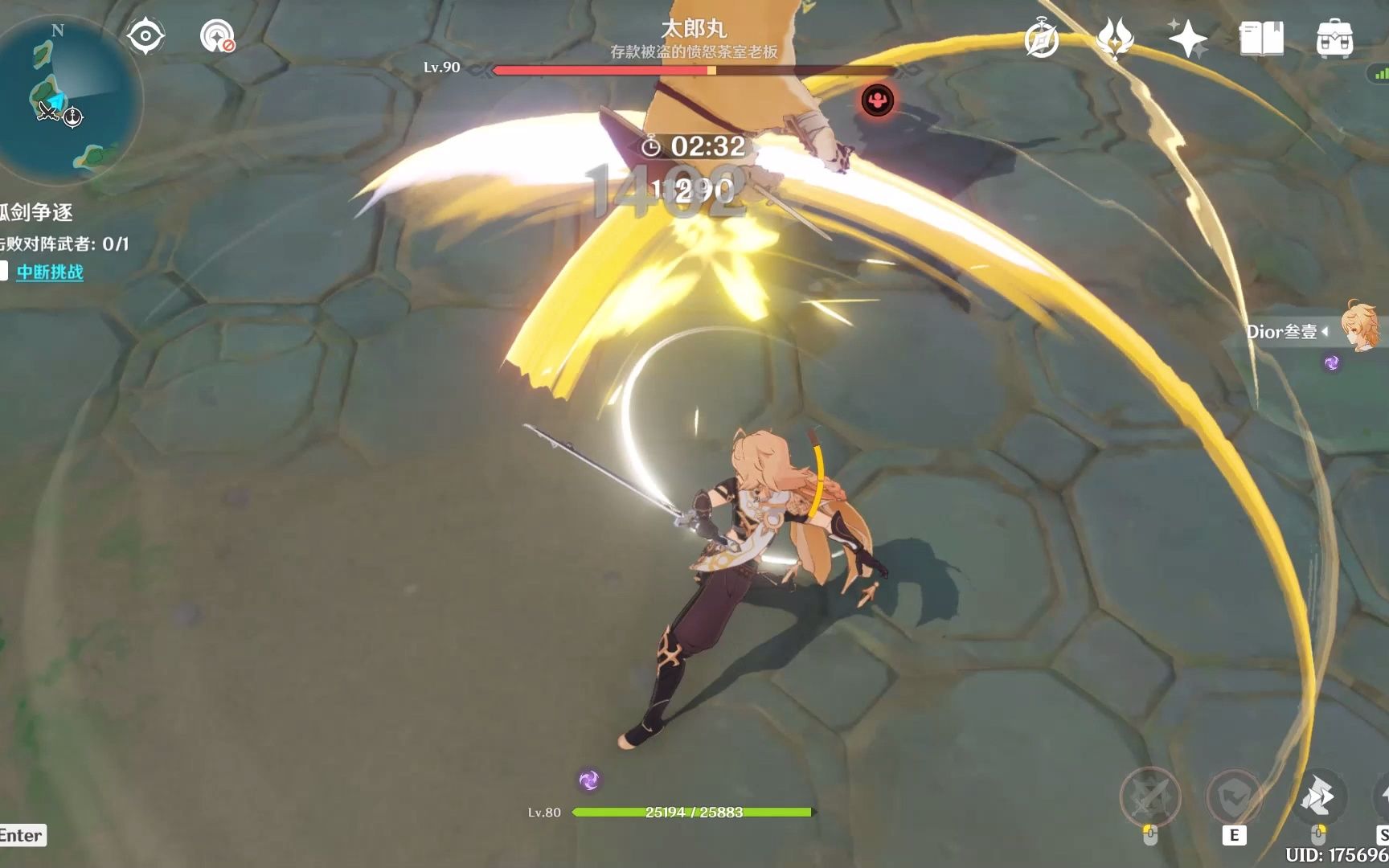Open the four-pointed star wish icon

[1187, 38]
